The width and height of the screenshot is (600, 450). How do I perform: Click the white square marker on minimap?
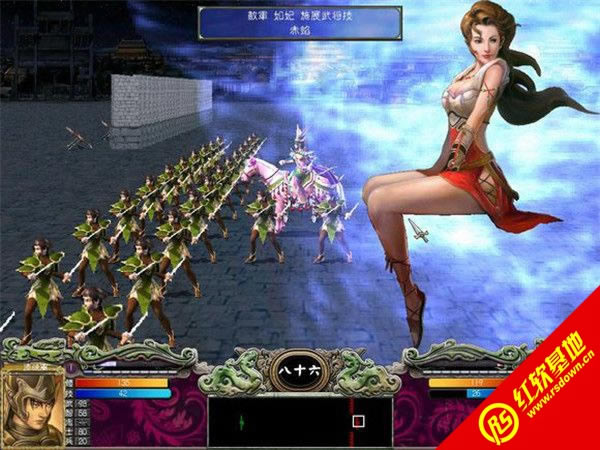click(x=358, y=421)
